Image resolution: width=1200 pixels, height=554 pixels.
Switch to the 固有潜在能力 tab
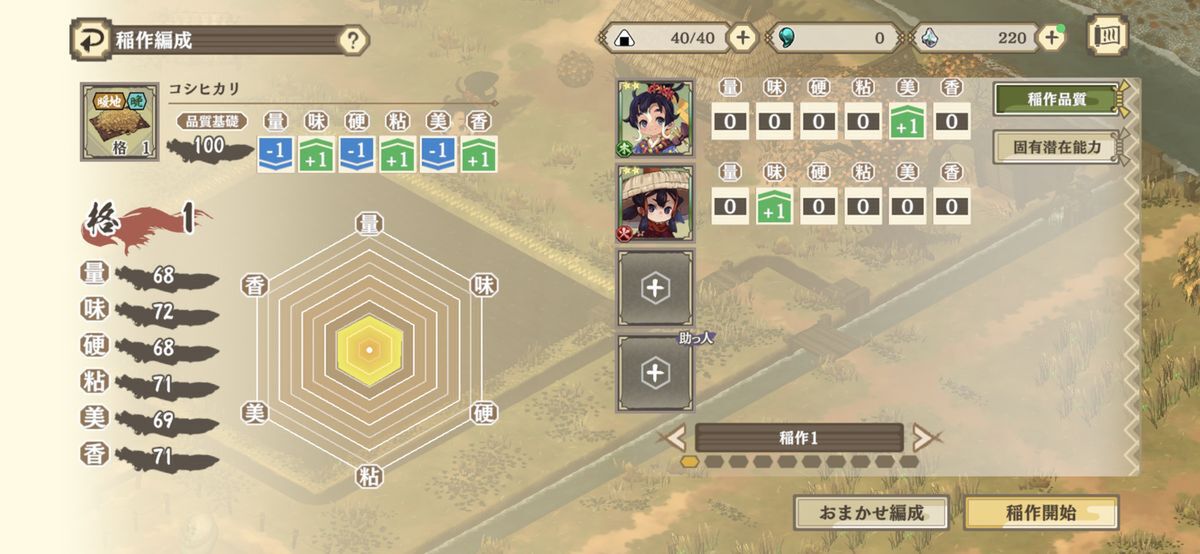[x=1056, y=147]
